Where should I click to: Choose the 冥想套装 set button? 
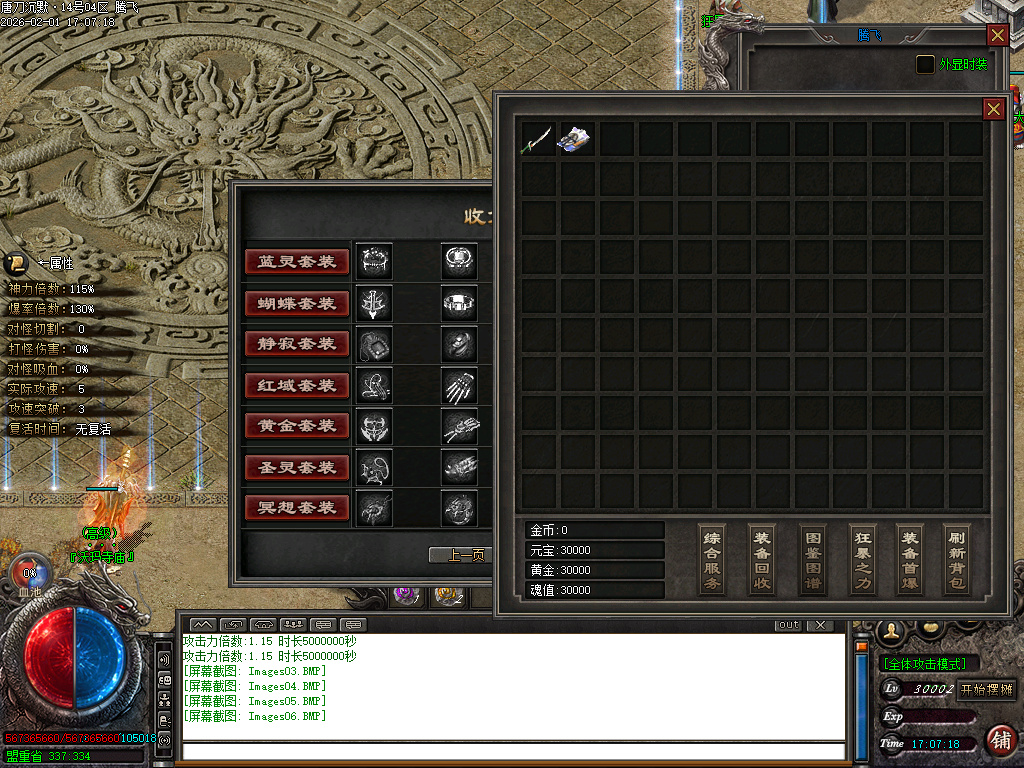click(x=297, y=508)
